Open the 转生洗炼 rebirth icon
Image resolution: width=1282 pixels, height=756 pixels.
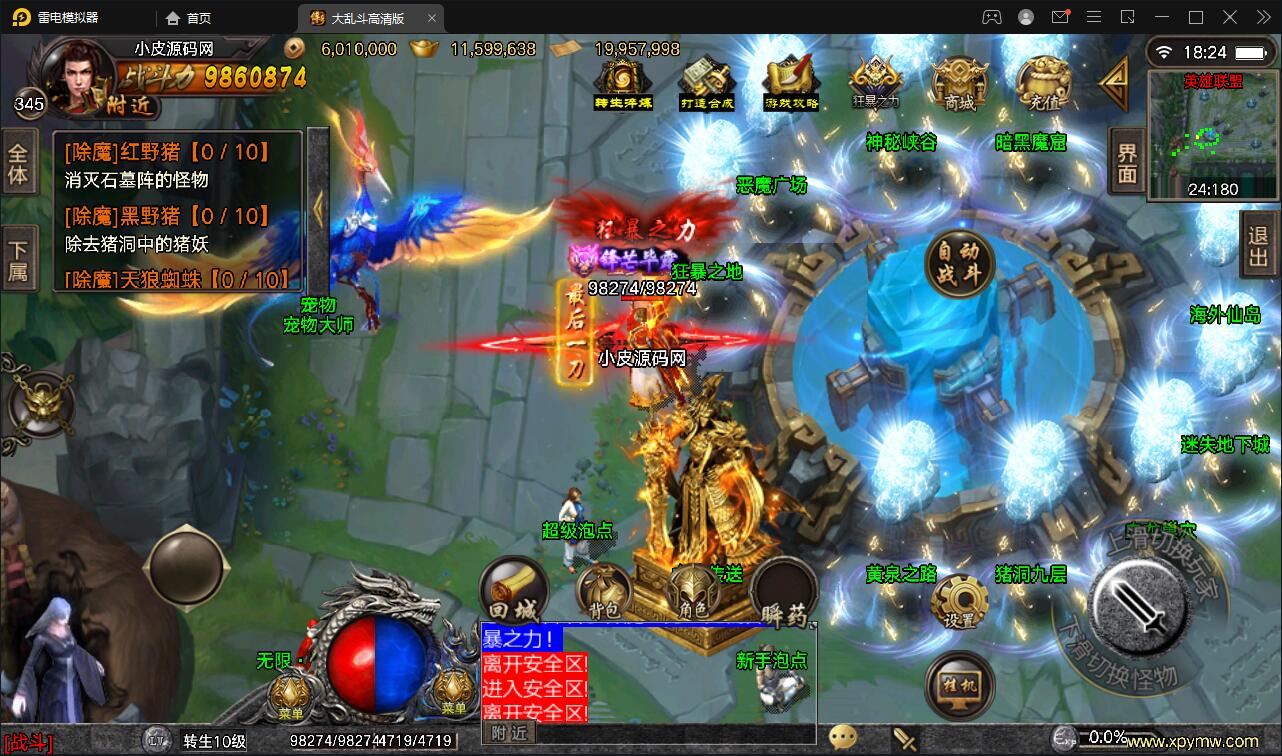point(622,80)
